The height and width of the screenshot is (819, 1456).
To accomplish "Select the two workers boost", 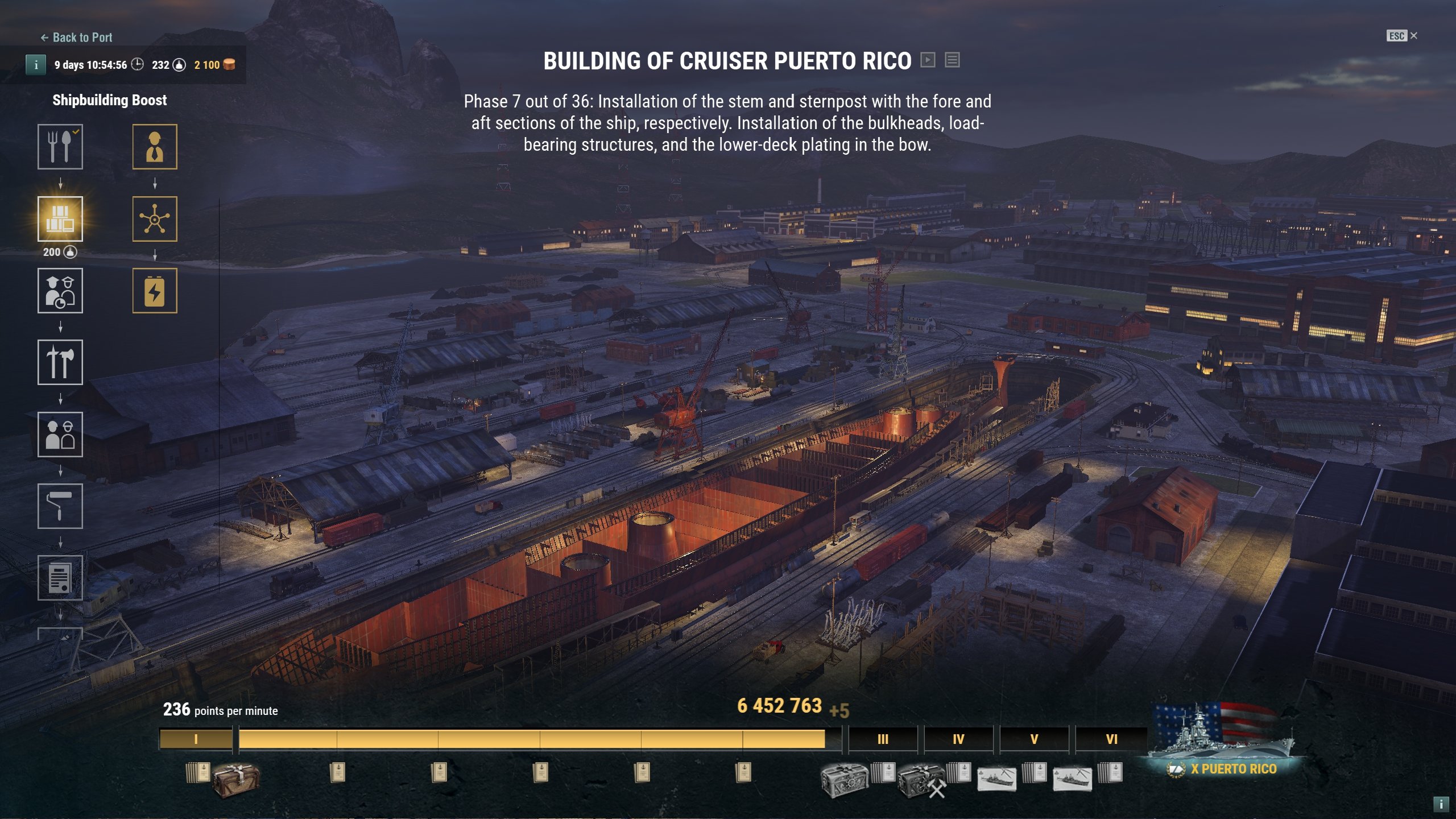I will (60, 435).
